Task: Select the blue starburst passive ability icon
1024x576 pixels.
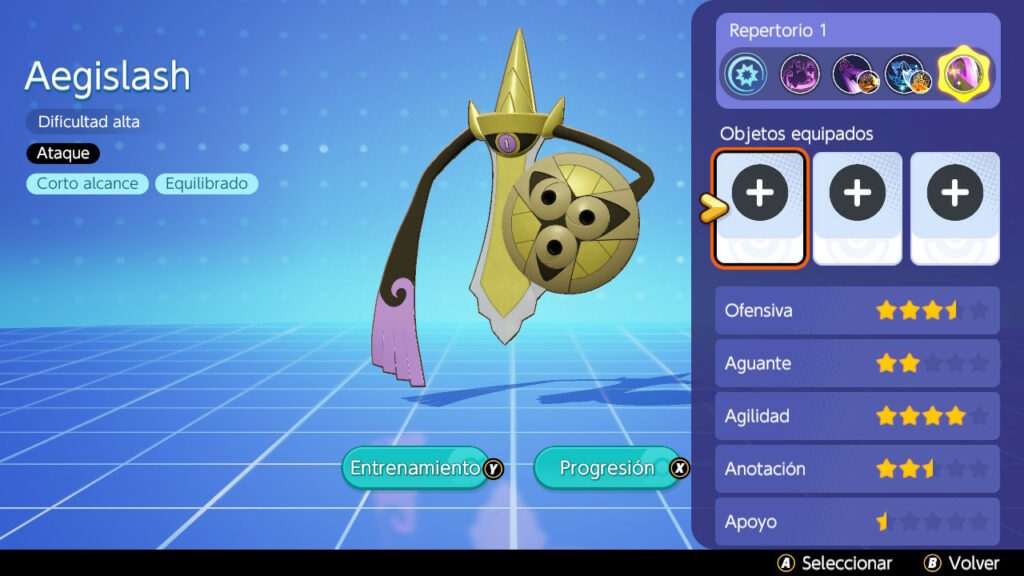Action: (x=745, y=75)
